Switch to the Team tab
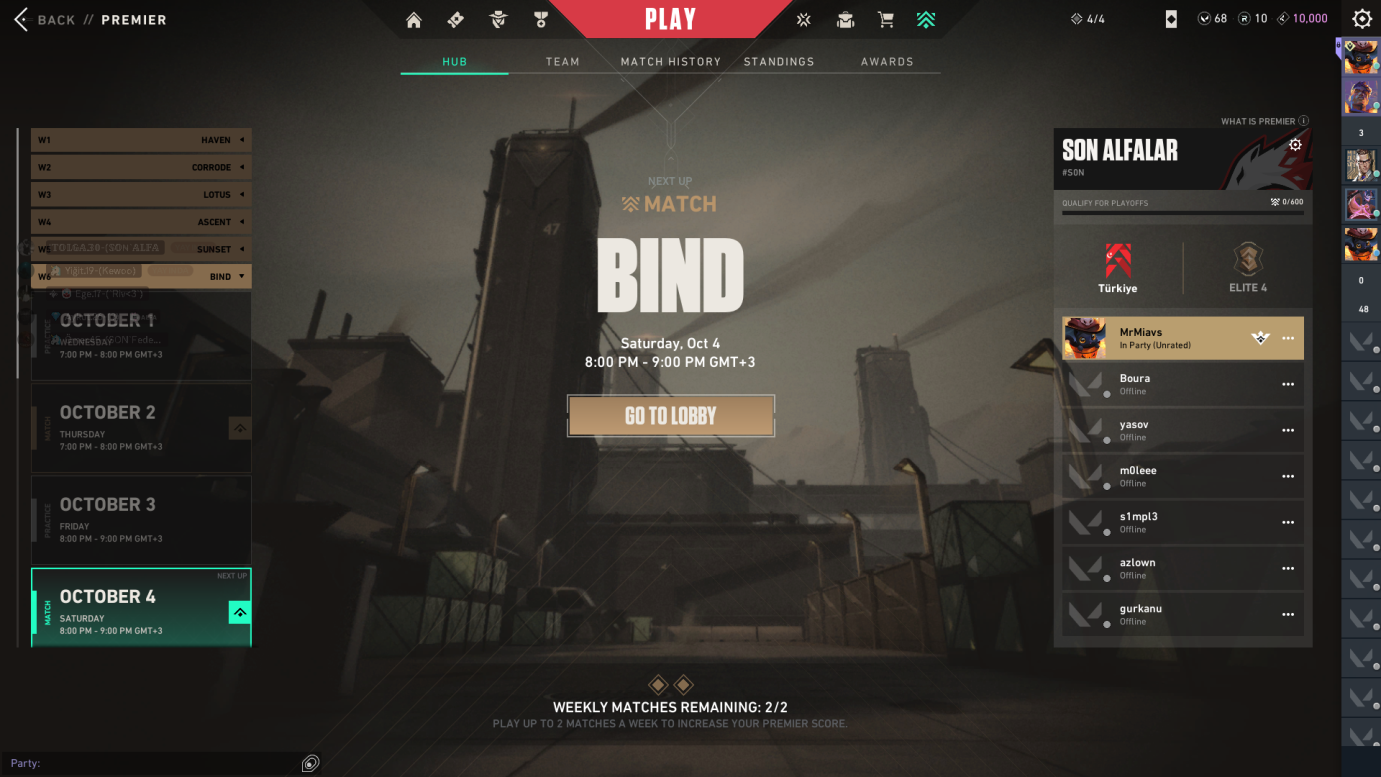 562,62
